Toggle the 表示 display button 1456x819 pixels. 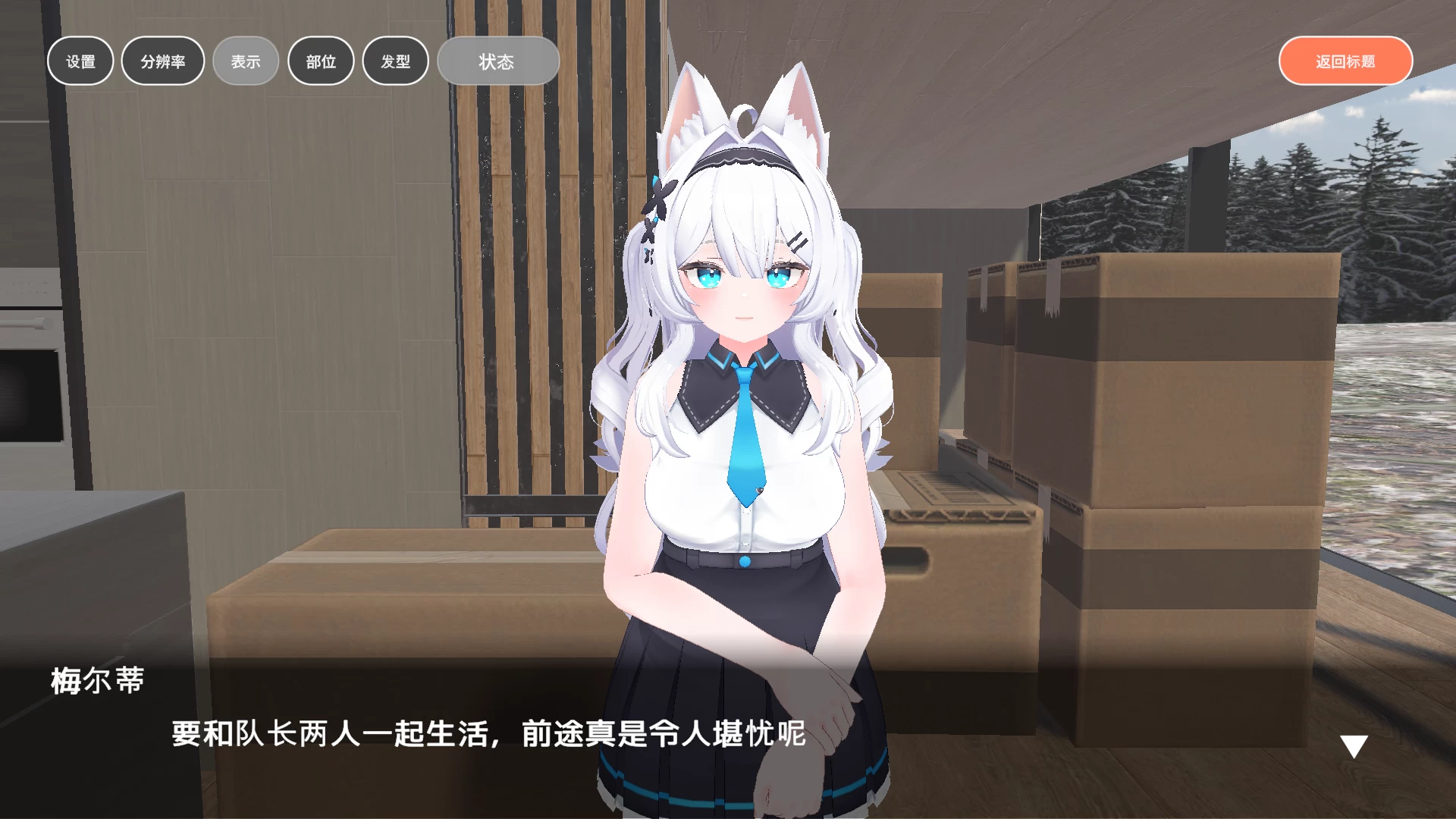[x=245, y=61]
